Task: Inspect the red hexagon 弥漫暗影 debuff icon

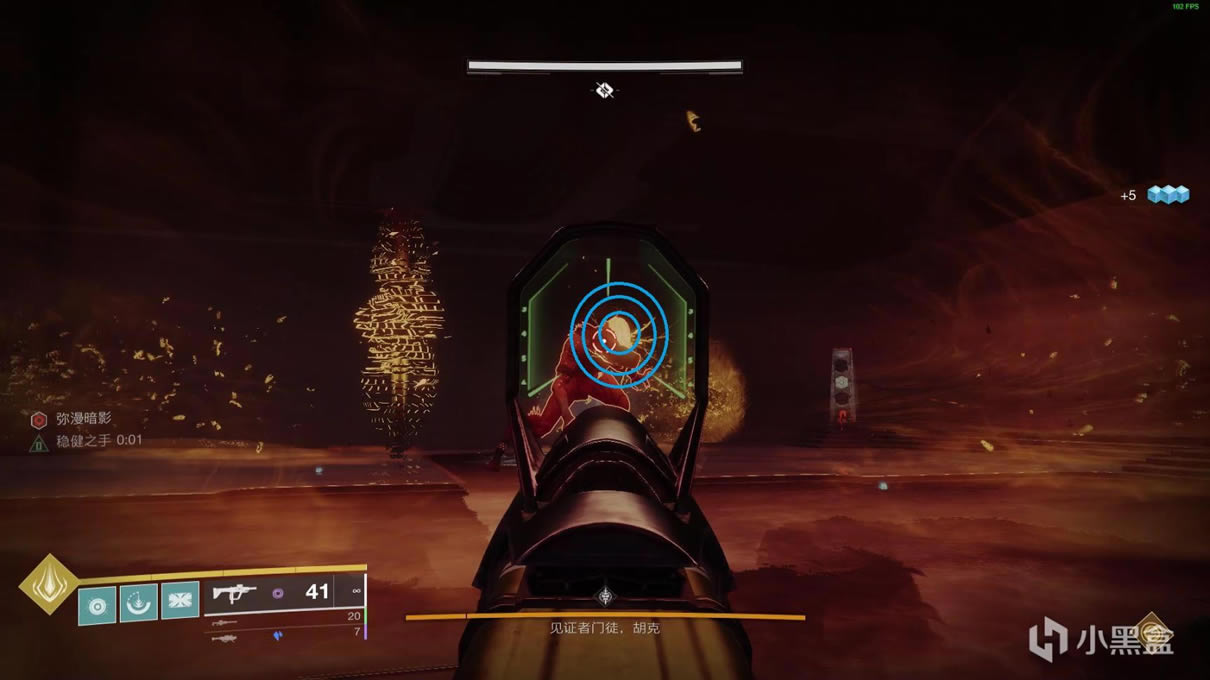Action: tap(38, 420)
